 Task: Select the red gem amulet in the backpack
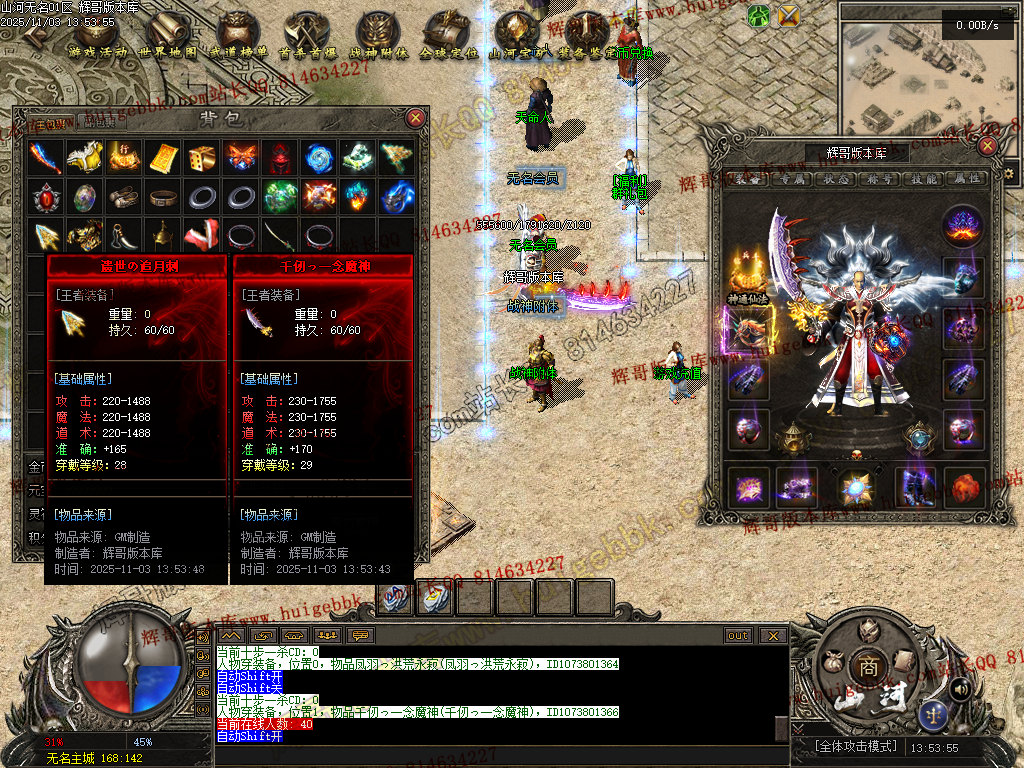click(x=46, y=197)
